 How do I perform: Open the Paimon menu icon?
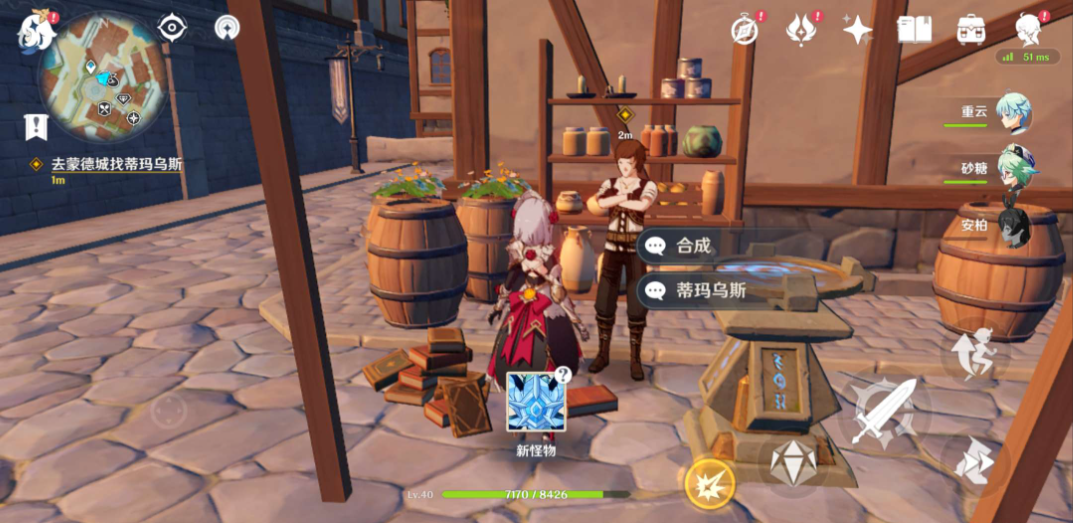coord(35,32)
